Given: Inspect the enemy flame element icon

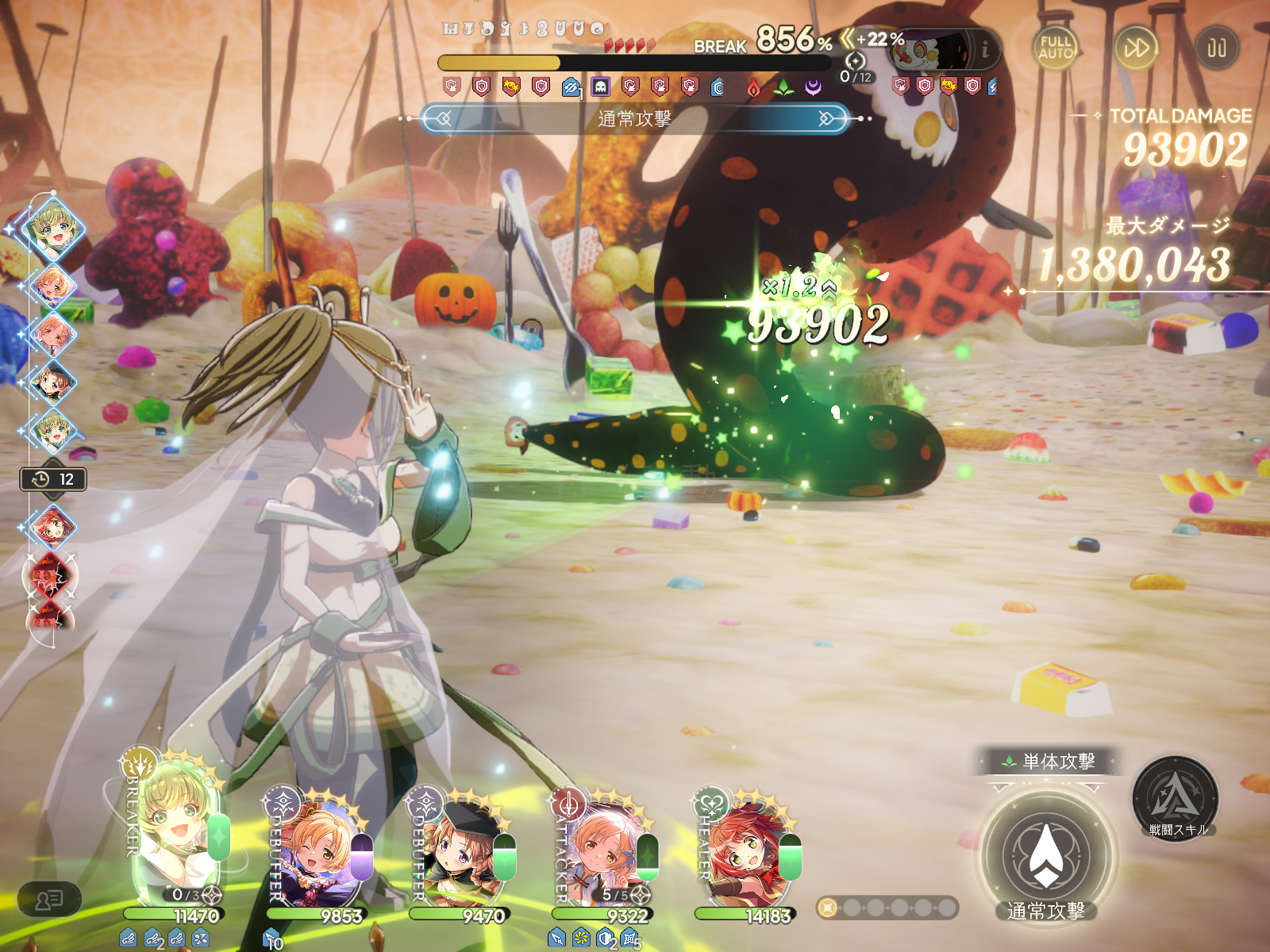Looking at the screenshot, I should pos(753,88).
